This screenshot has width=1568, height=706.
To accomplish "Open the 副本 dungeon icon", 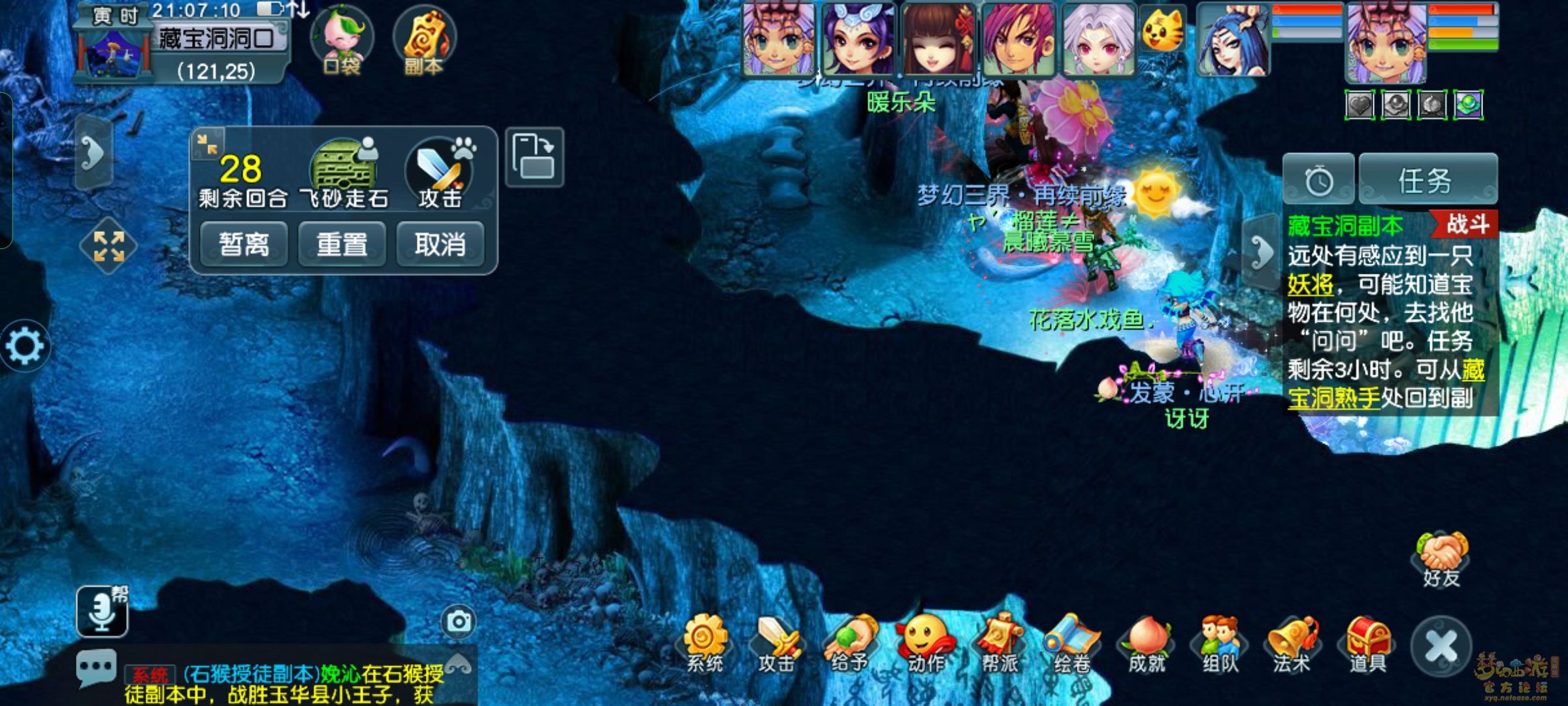I will [x=424, y=39].
